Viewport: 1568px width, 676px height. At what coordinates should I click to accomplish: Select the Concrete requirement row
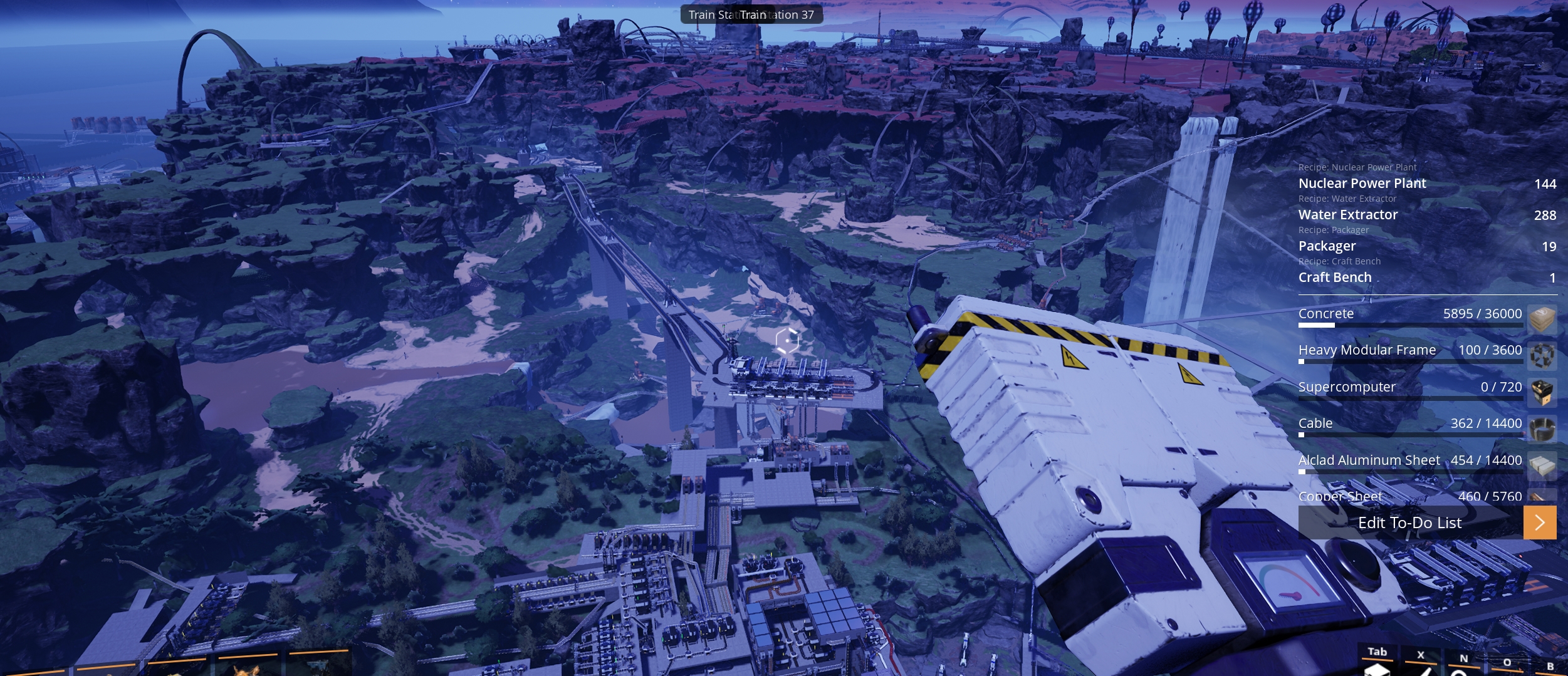[x=1410, y=314]
